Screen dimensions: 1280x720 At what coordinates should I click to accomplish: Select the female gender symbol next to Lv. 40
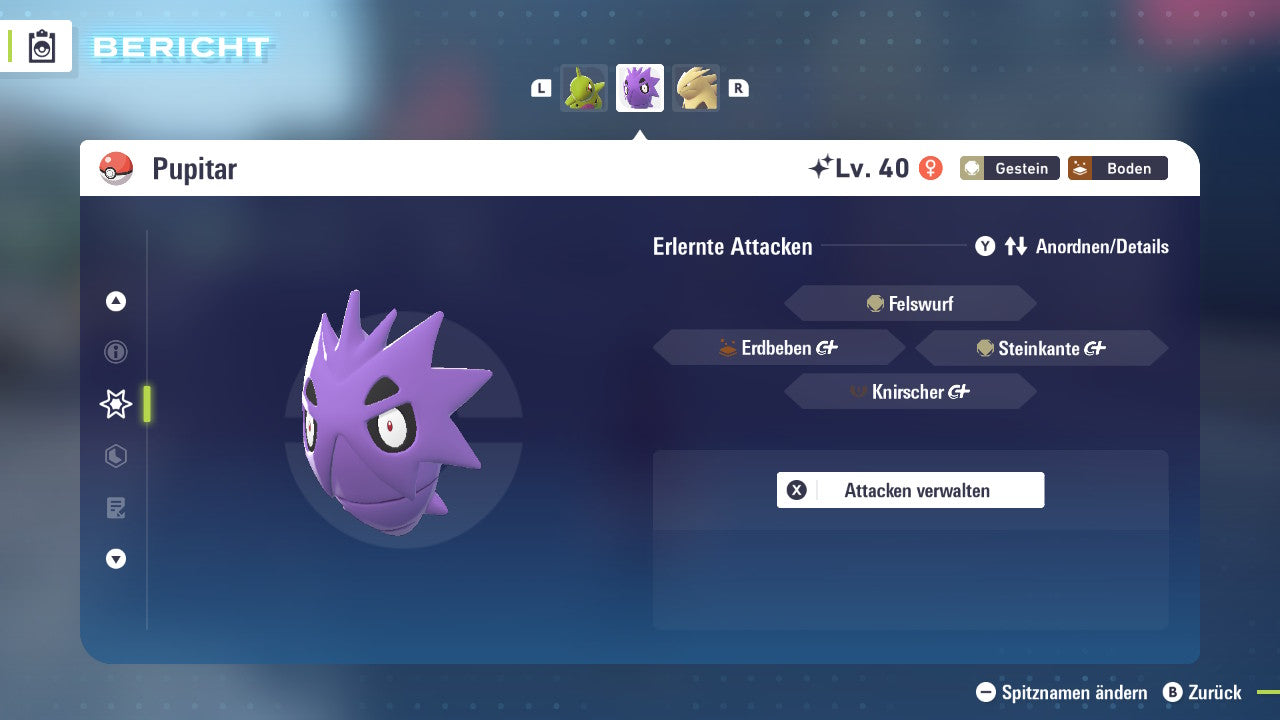point(931,168)
